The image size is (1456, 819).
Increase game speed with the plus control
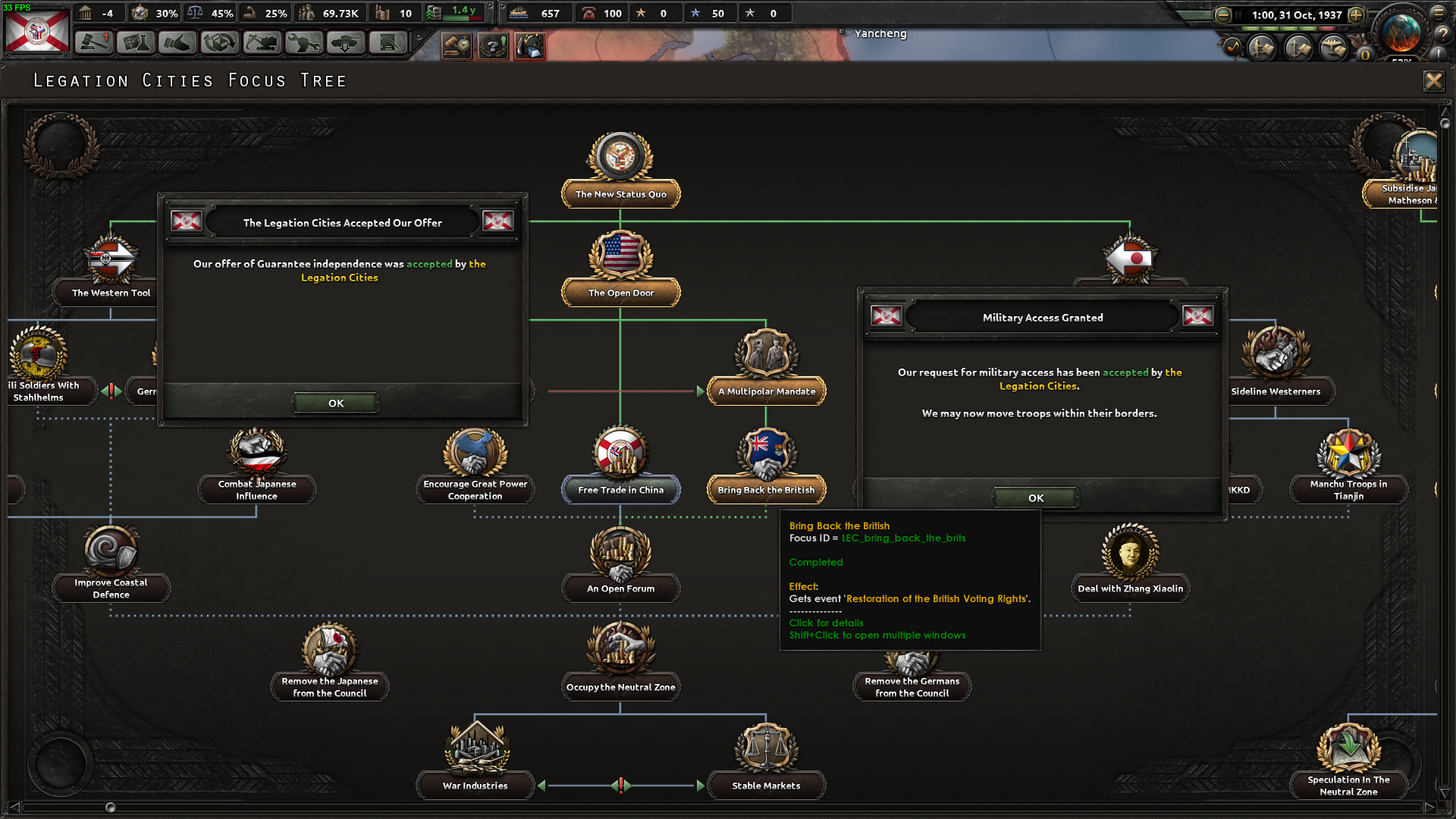coord(1355,15)
